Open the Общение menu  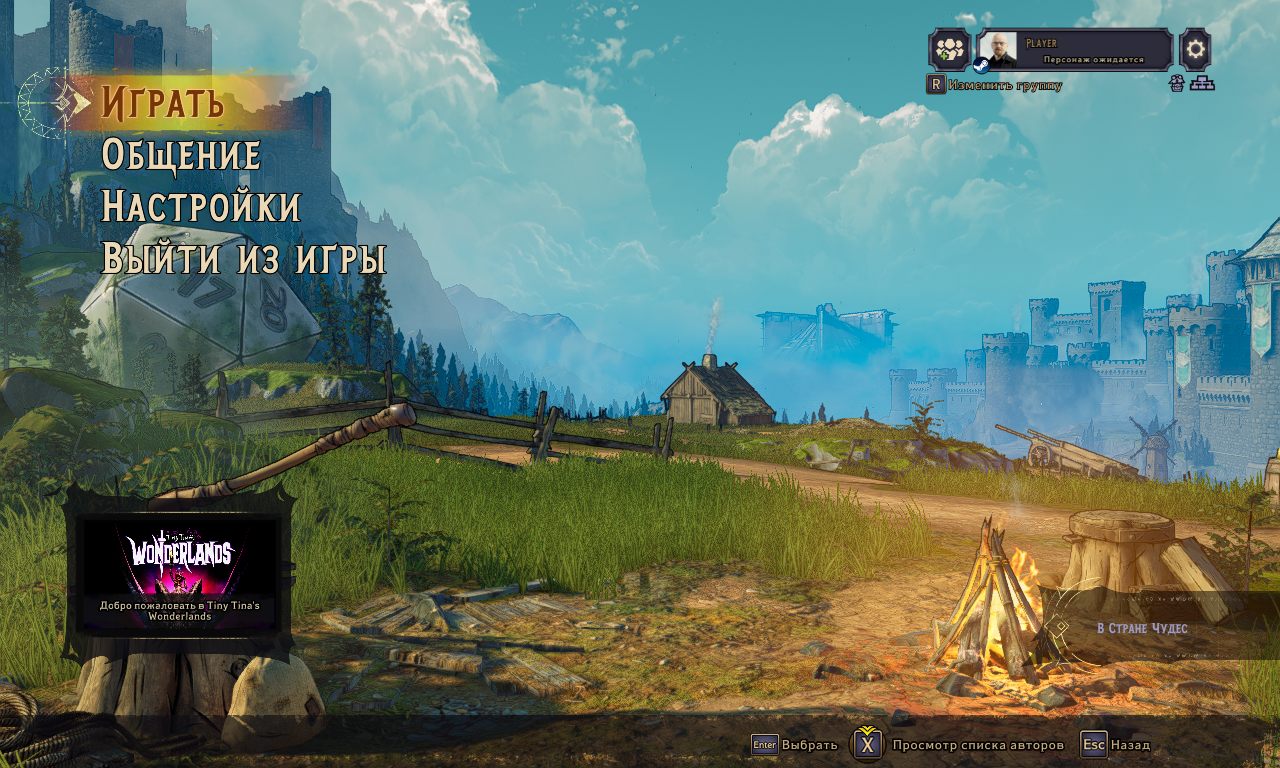[x=181, y=155]
